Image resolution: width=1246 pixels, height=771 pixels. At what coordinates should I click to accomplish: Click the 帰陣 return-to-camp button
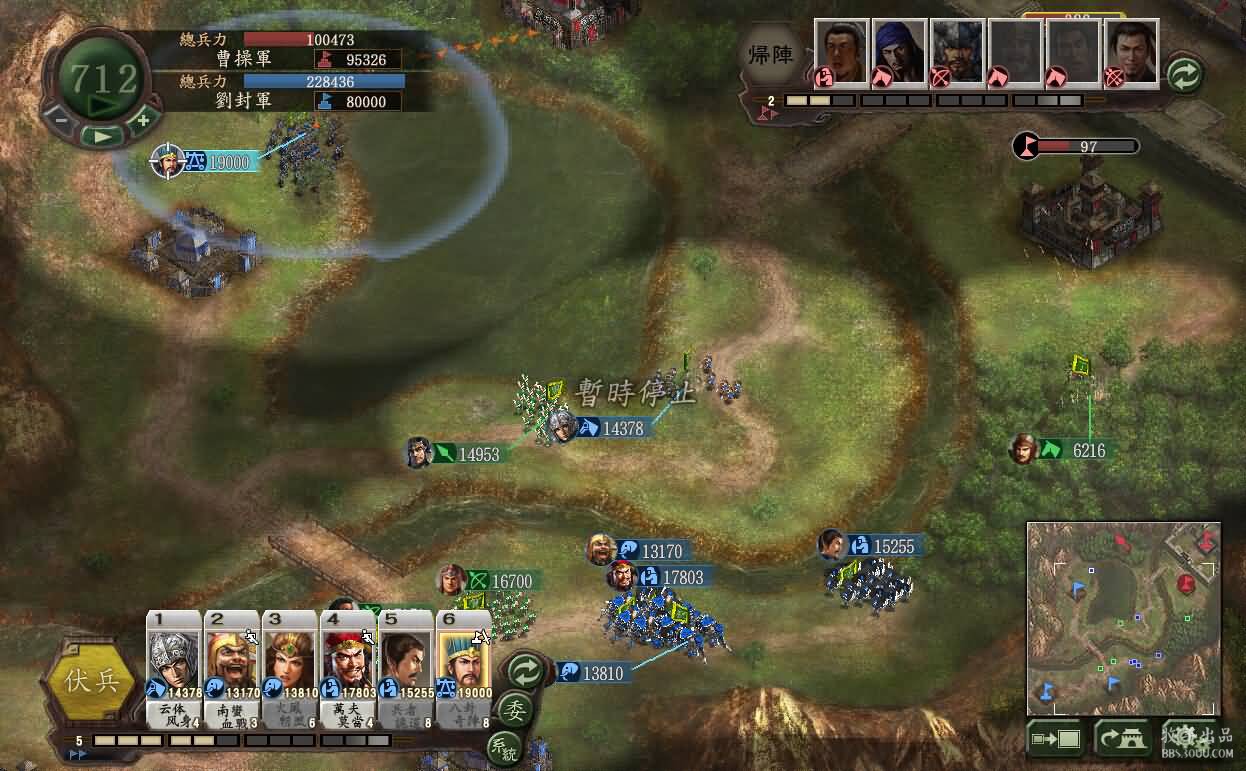point(771,55)
